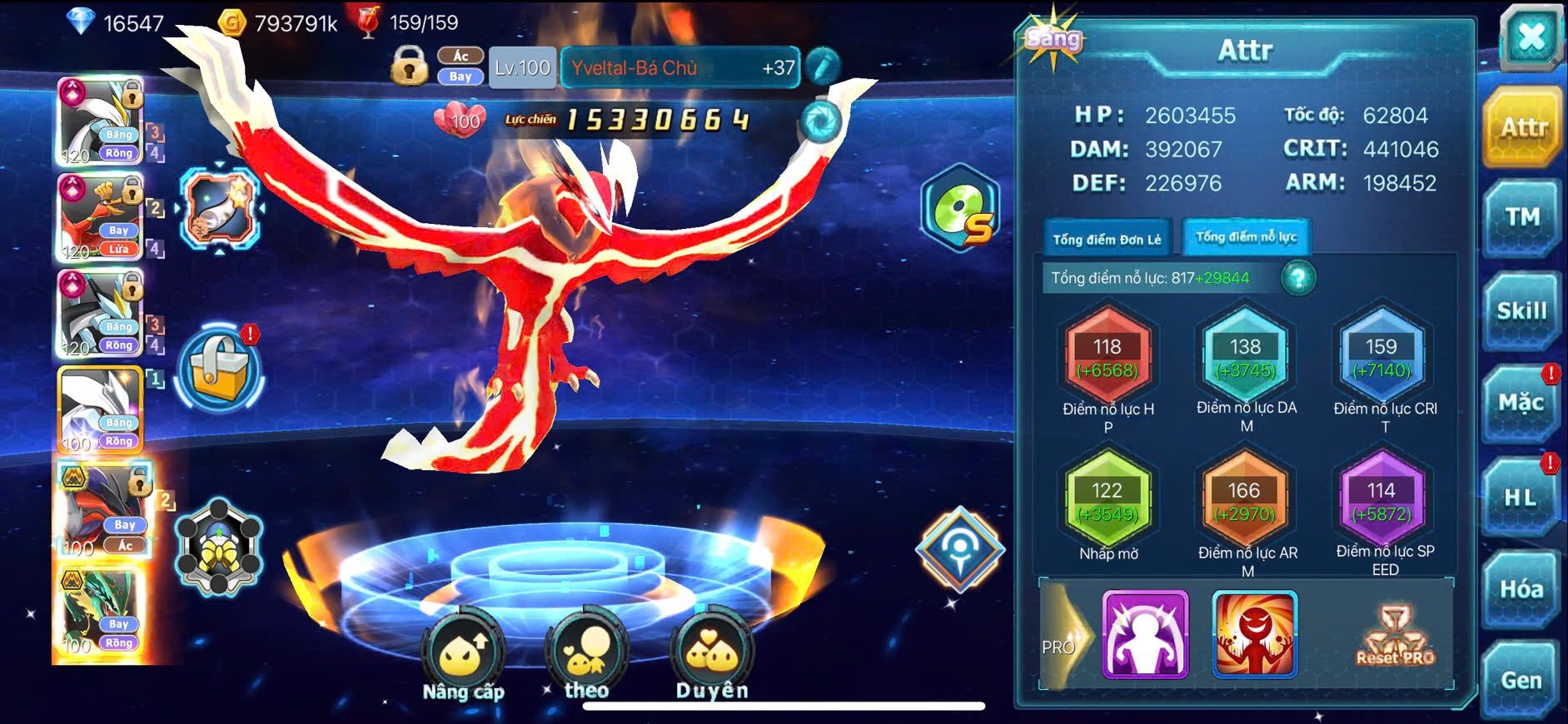The width and height of the screenshot is (1568, 724).
Task: Open the green disc S icon
Action: [960, 210]
